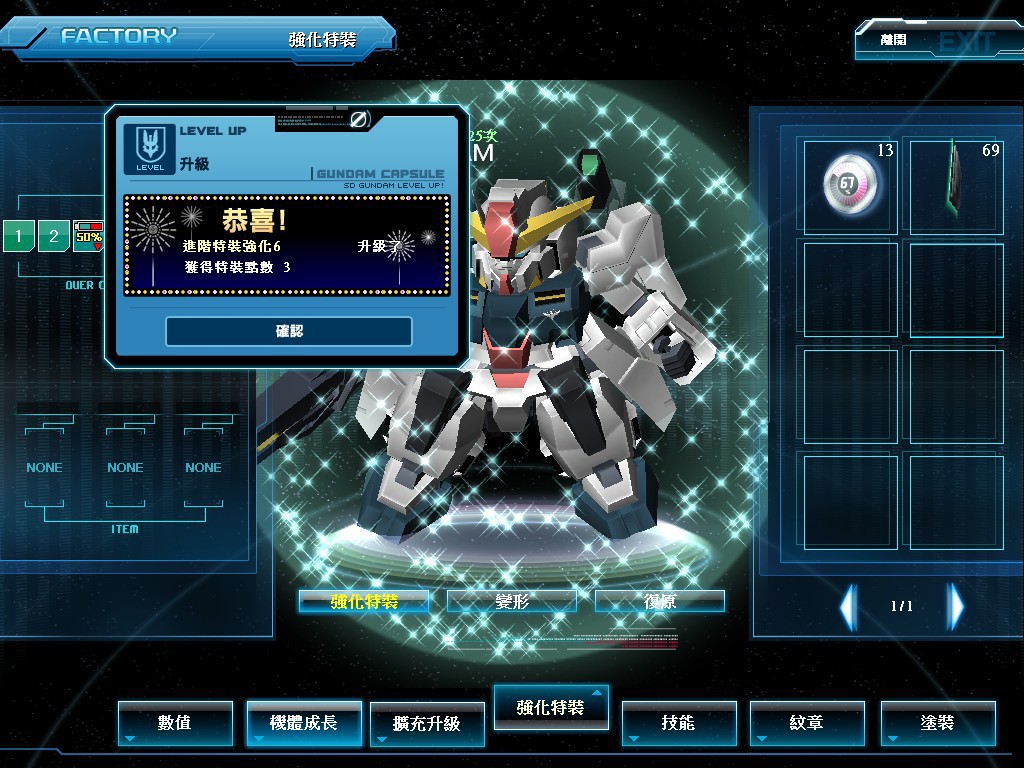The width and height of the screenshot is (1024, 768).
Task: Open the 數值 stats tab
Action: [x=175, y=722]
